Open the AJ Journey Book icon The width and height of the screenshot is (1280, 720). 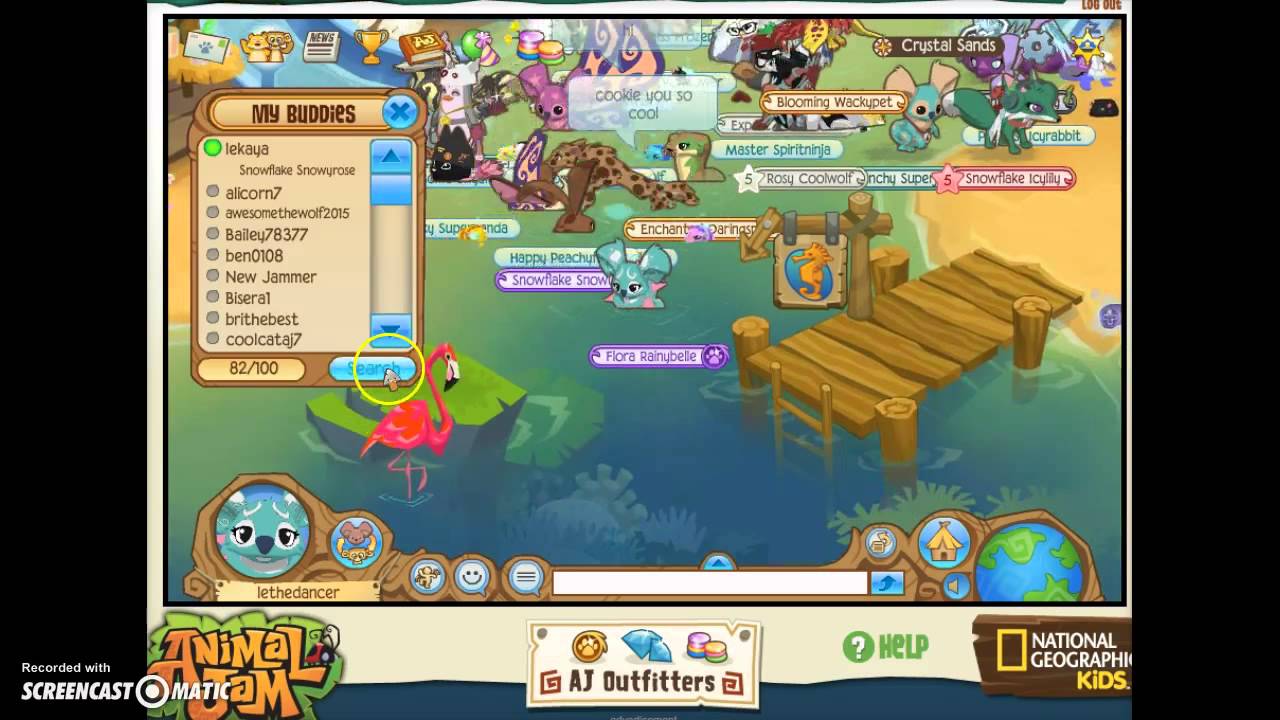pos(421,45)
